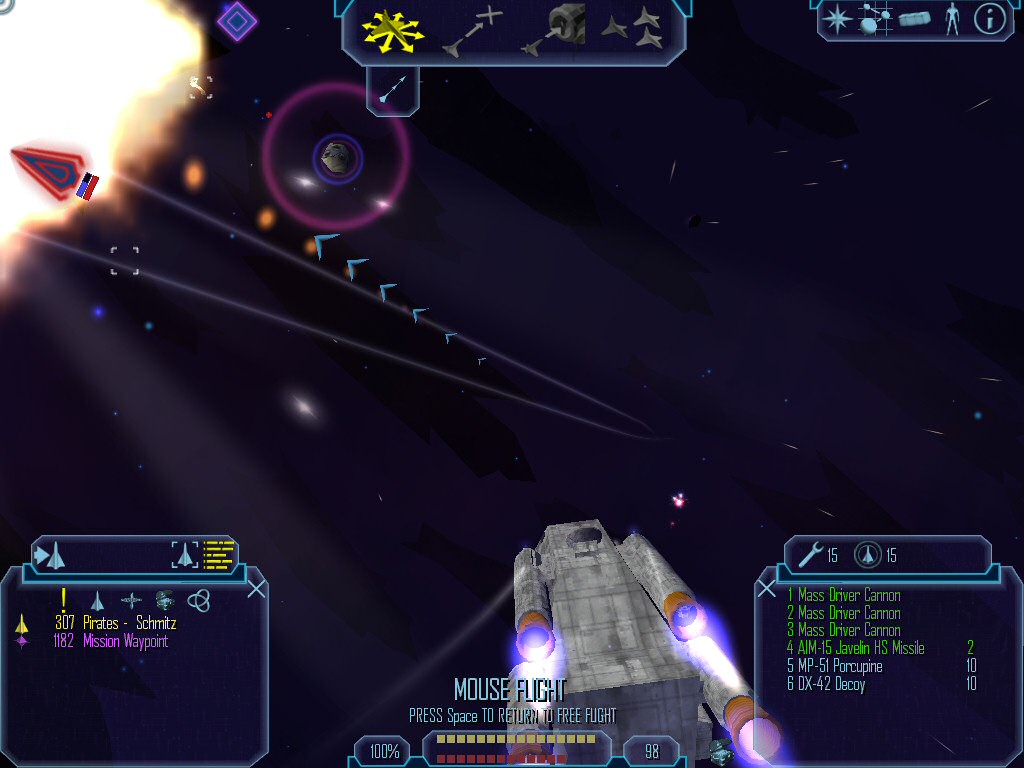Open the human figure character icon
The width and height of the screenshot is (1024, 768).
[952, 19]
